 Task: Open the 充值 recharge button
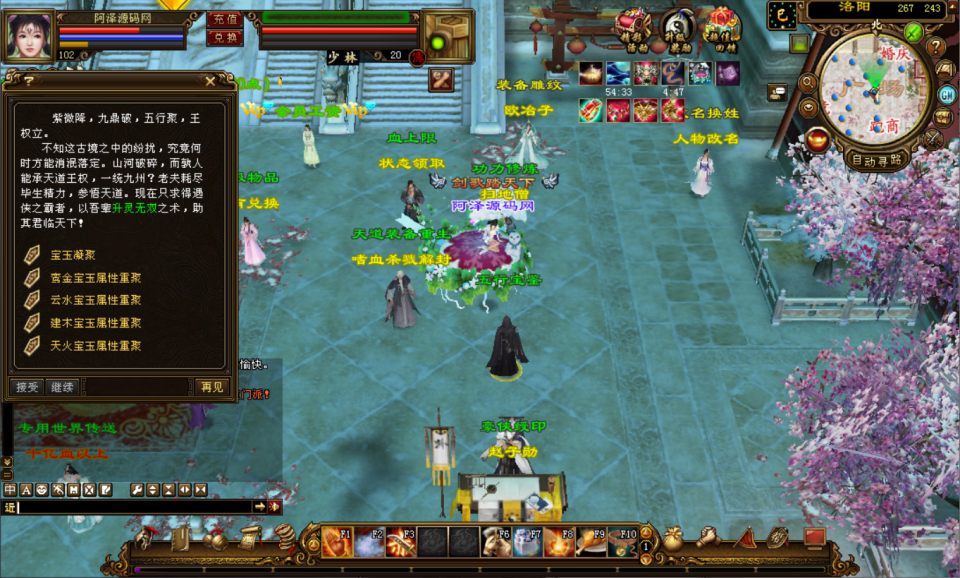pos(223,19)
